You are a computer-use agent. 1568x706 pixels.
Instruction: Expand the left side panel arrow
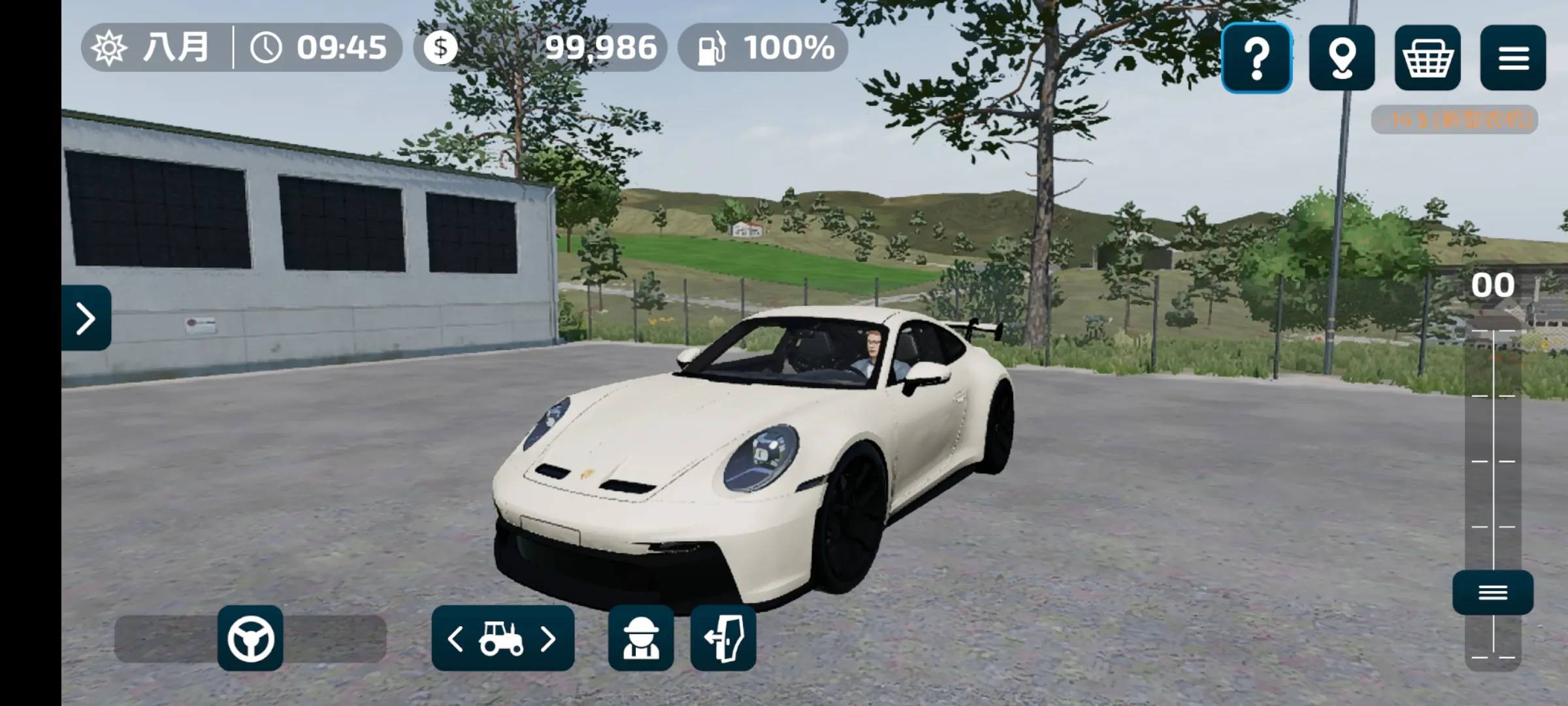86,318
